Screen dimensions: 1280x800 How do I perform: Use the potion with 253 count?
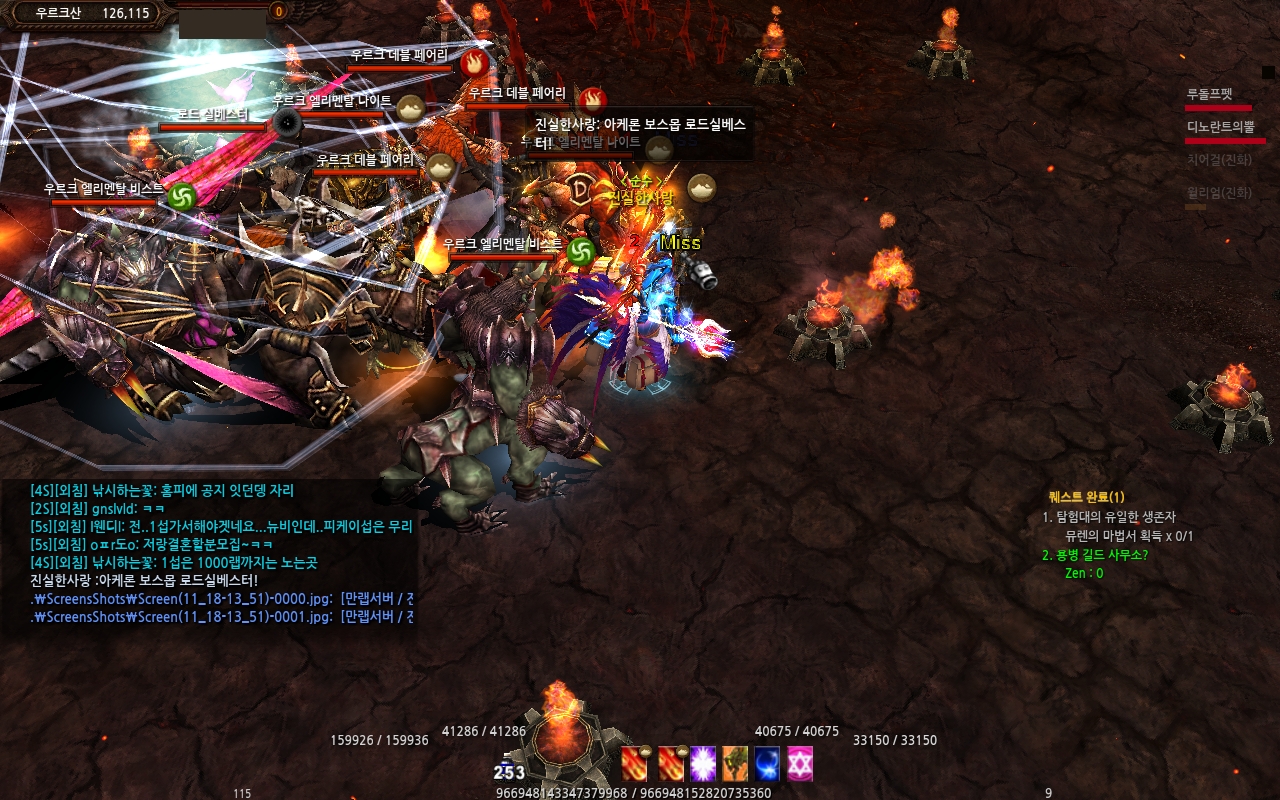[508, 768]
